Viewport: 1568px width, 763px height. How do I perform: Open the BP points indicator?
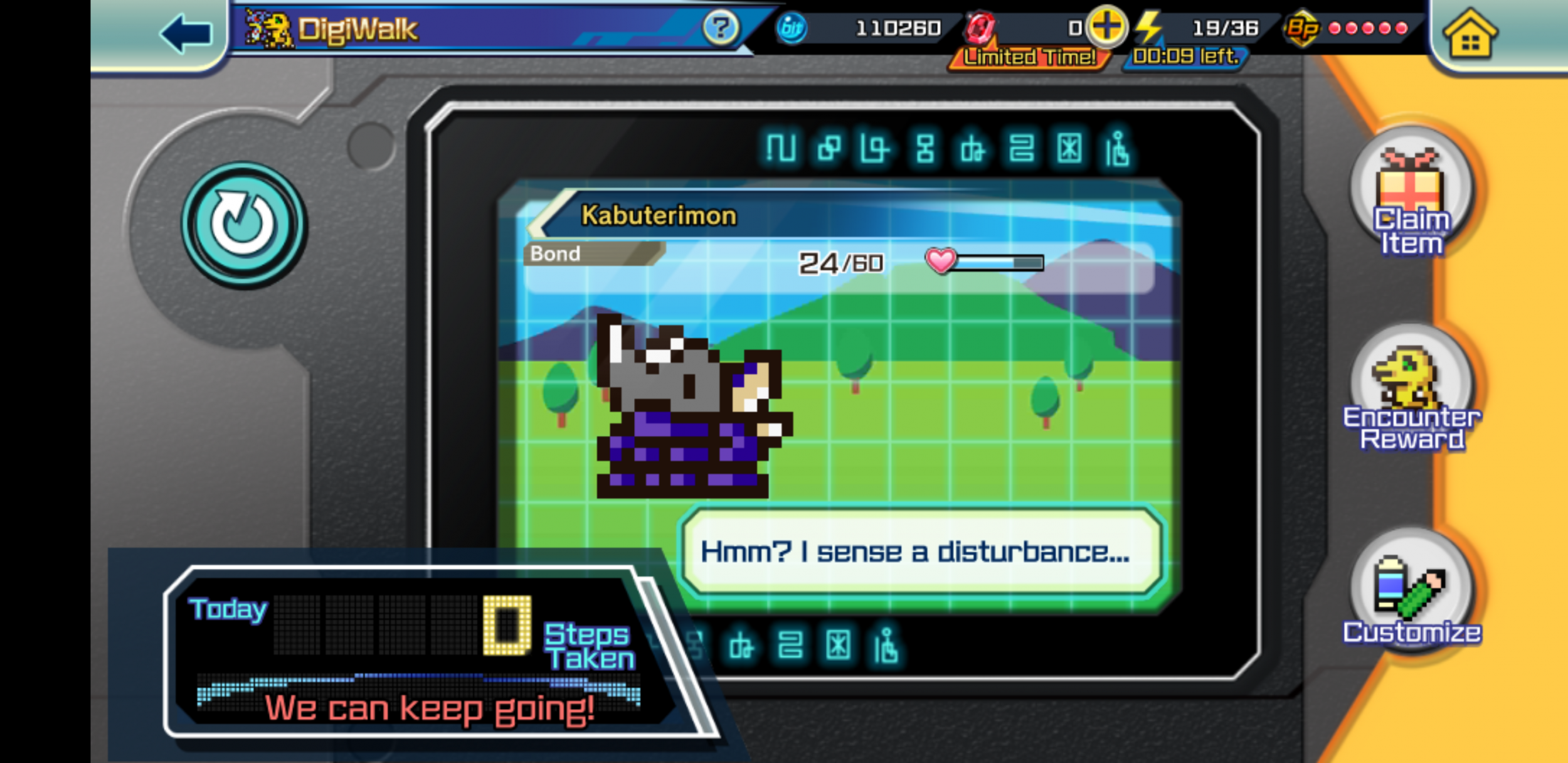point(1308,28)
